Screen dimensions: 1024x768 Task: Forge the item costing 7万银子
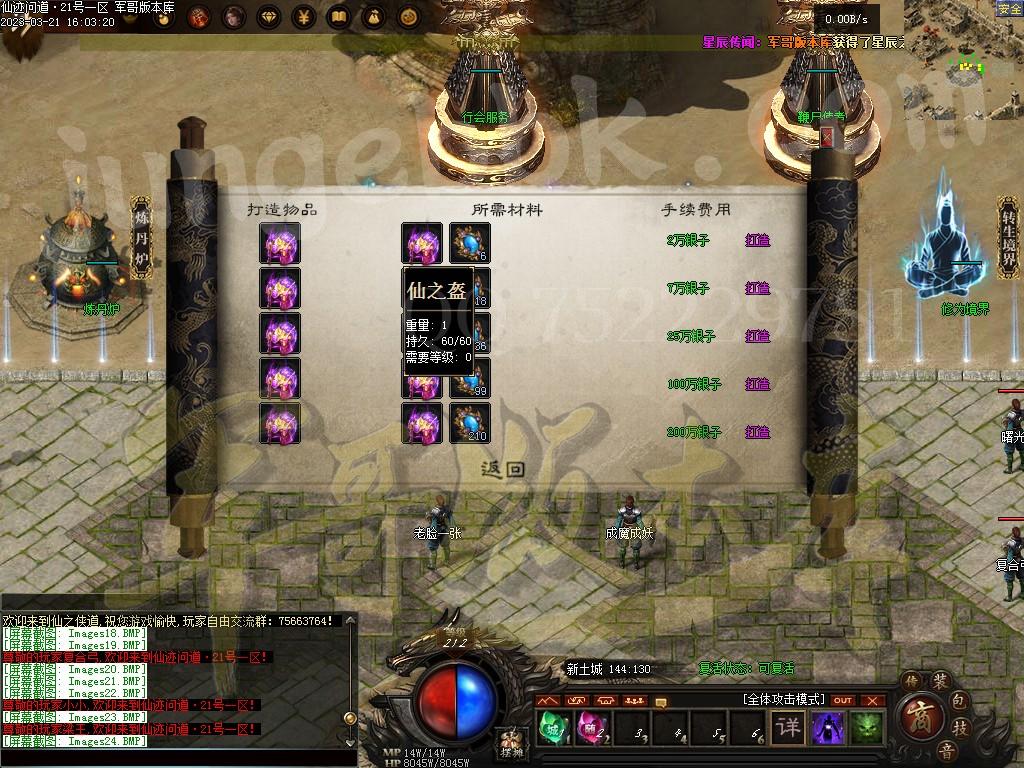(757, 288)
